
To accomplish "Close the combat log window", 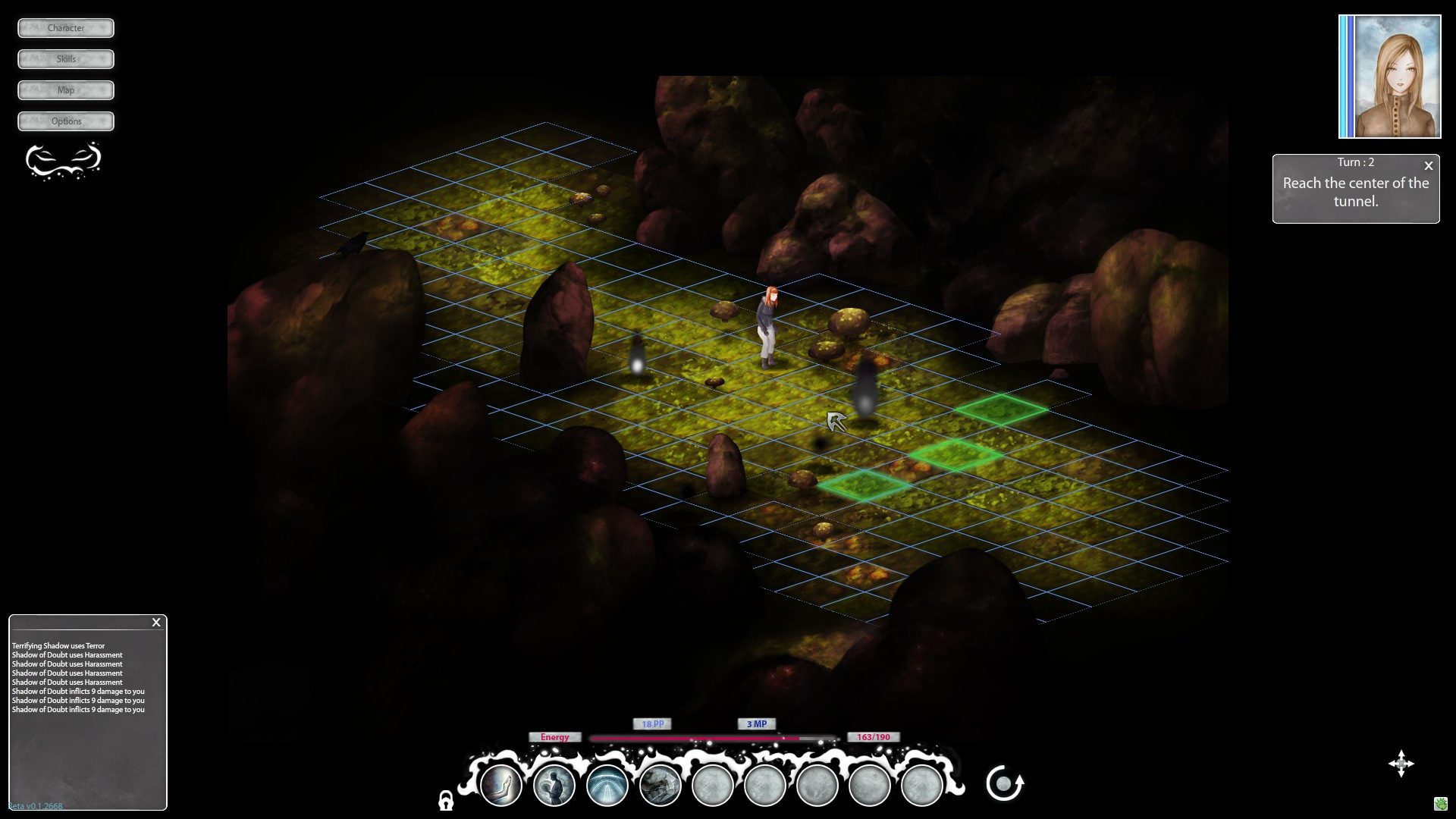I will [156, 623].
